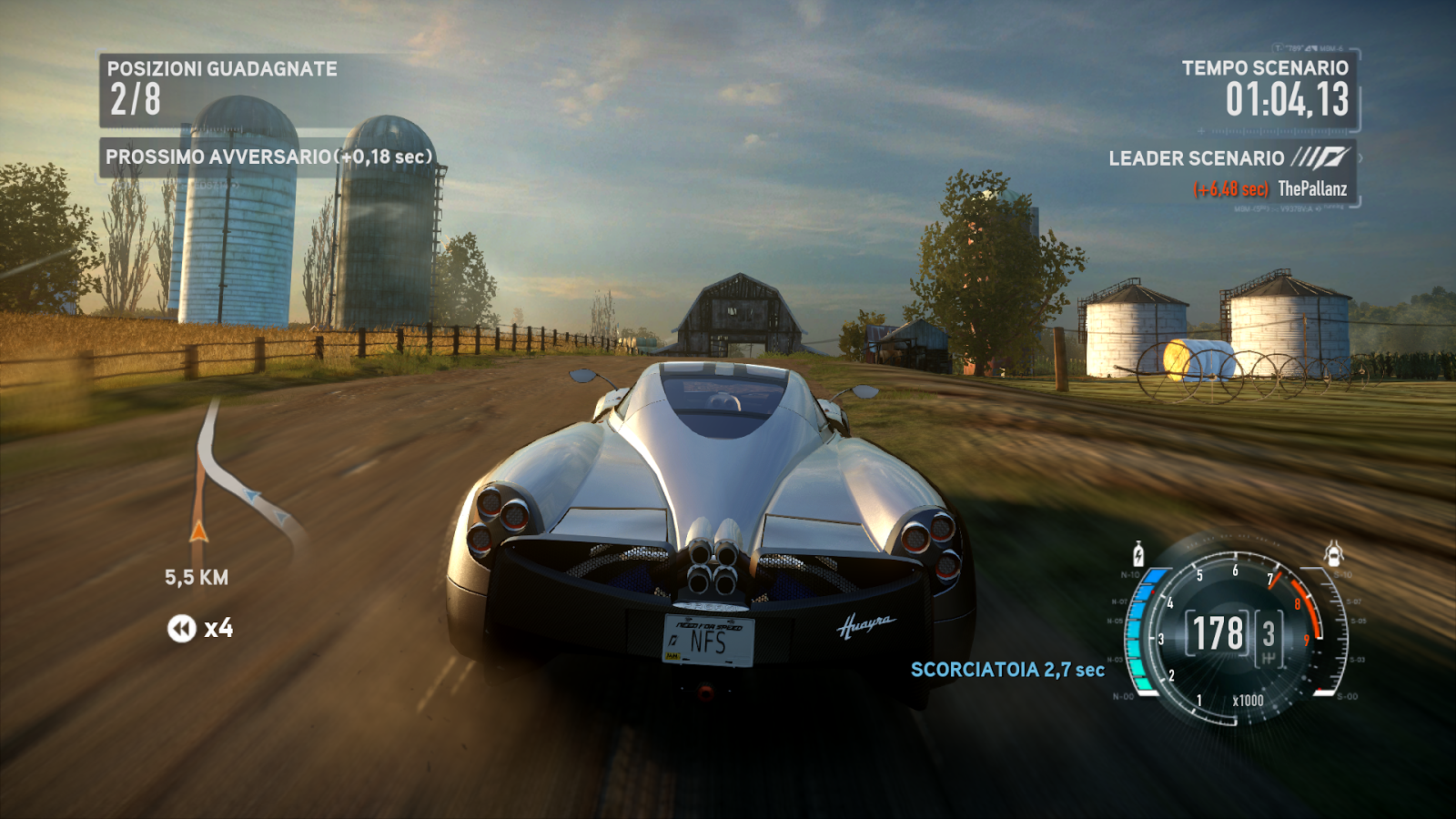This screenshot has height=819, width=1456.
Task: Select the rewind icon next to x4
Action: point(182,628)
